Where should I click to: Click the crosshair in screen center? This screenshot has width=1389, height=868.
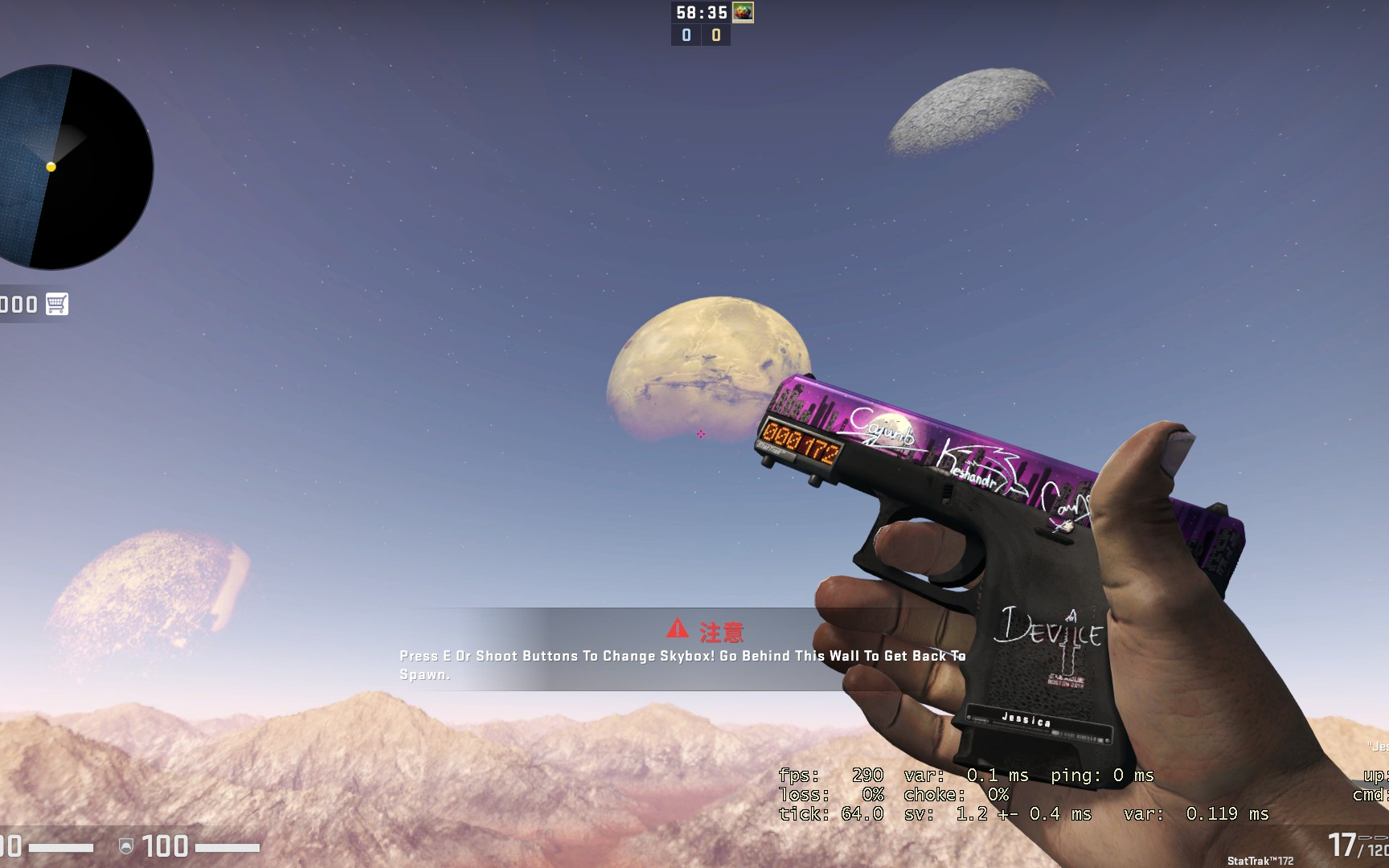coord(701,434)
